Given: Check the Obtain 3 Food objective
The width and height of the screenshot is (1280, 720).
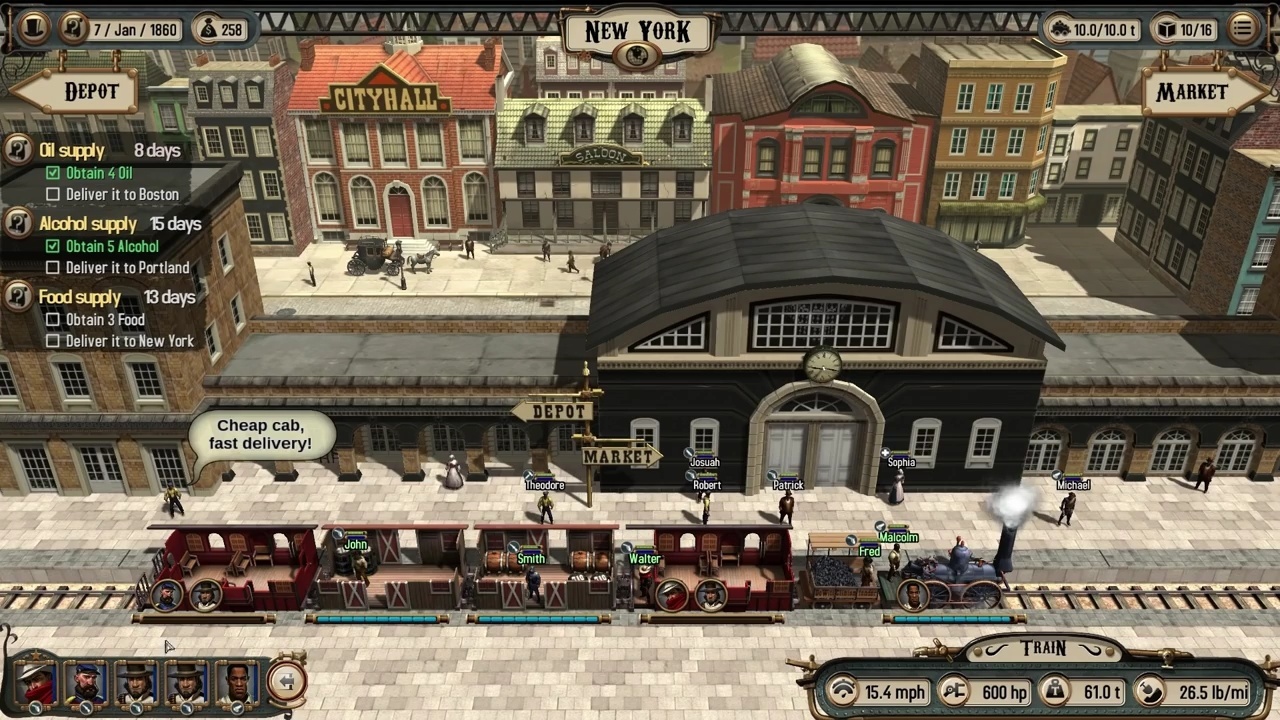Looking at the screenshot, I should [x=53, y=320].
